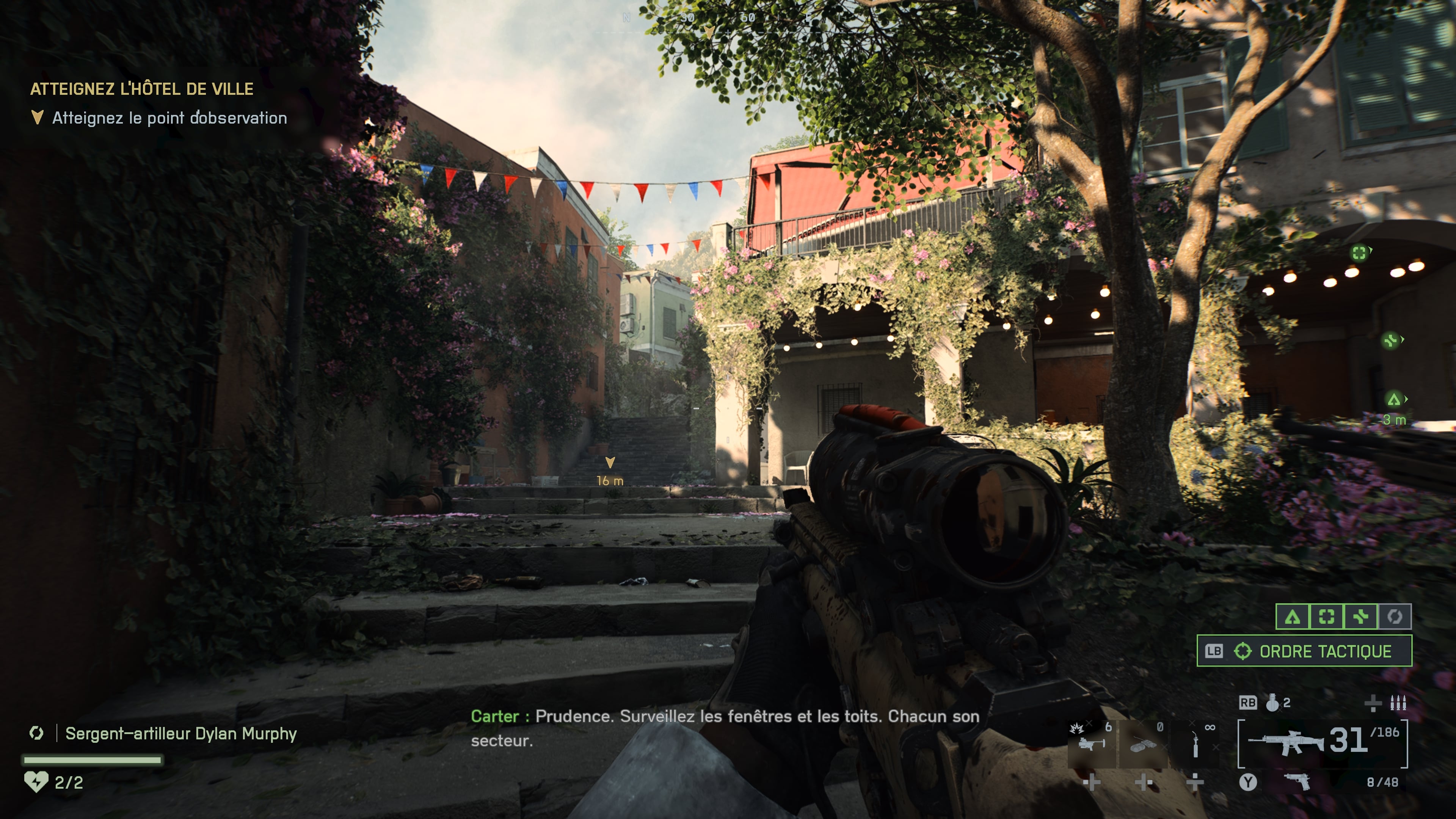This screenshot has width=1456, height=819.
Task: Pick the green pinwheel squad order icon
Action: [1360, 617]
